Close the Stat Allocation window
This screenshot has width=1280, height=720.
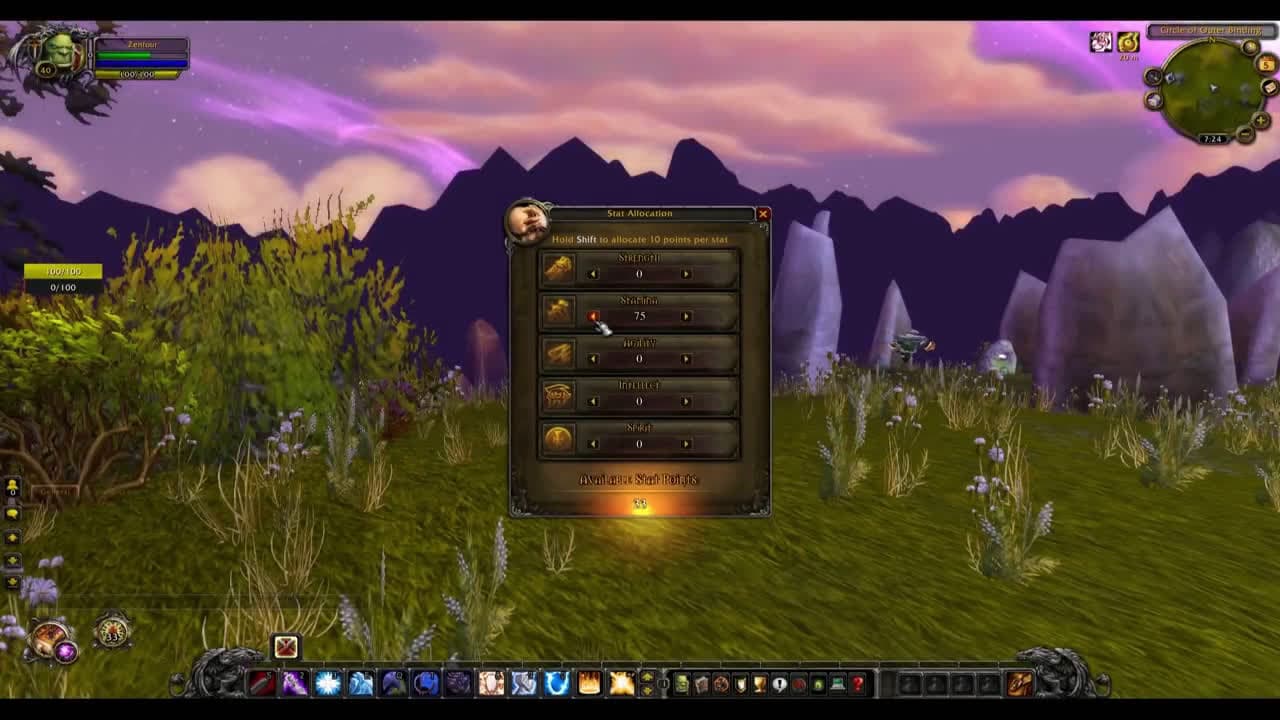coord(764,214)
